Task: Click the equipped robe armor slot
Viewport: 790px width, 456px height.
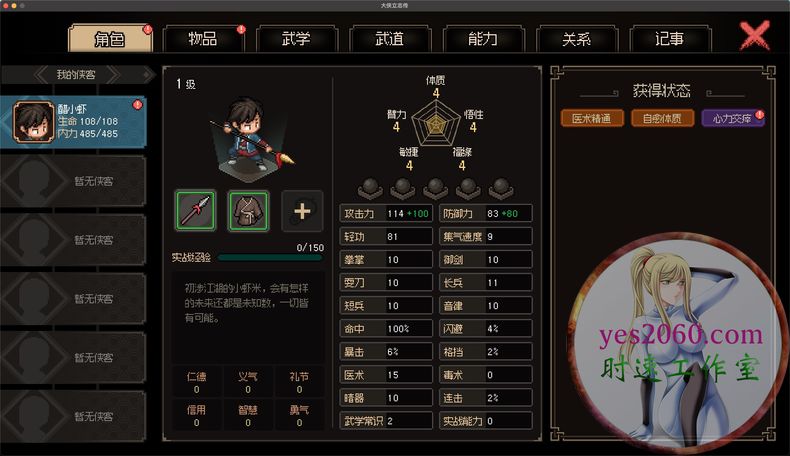Action: (248, 210)
